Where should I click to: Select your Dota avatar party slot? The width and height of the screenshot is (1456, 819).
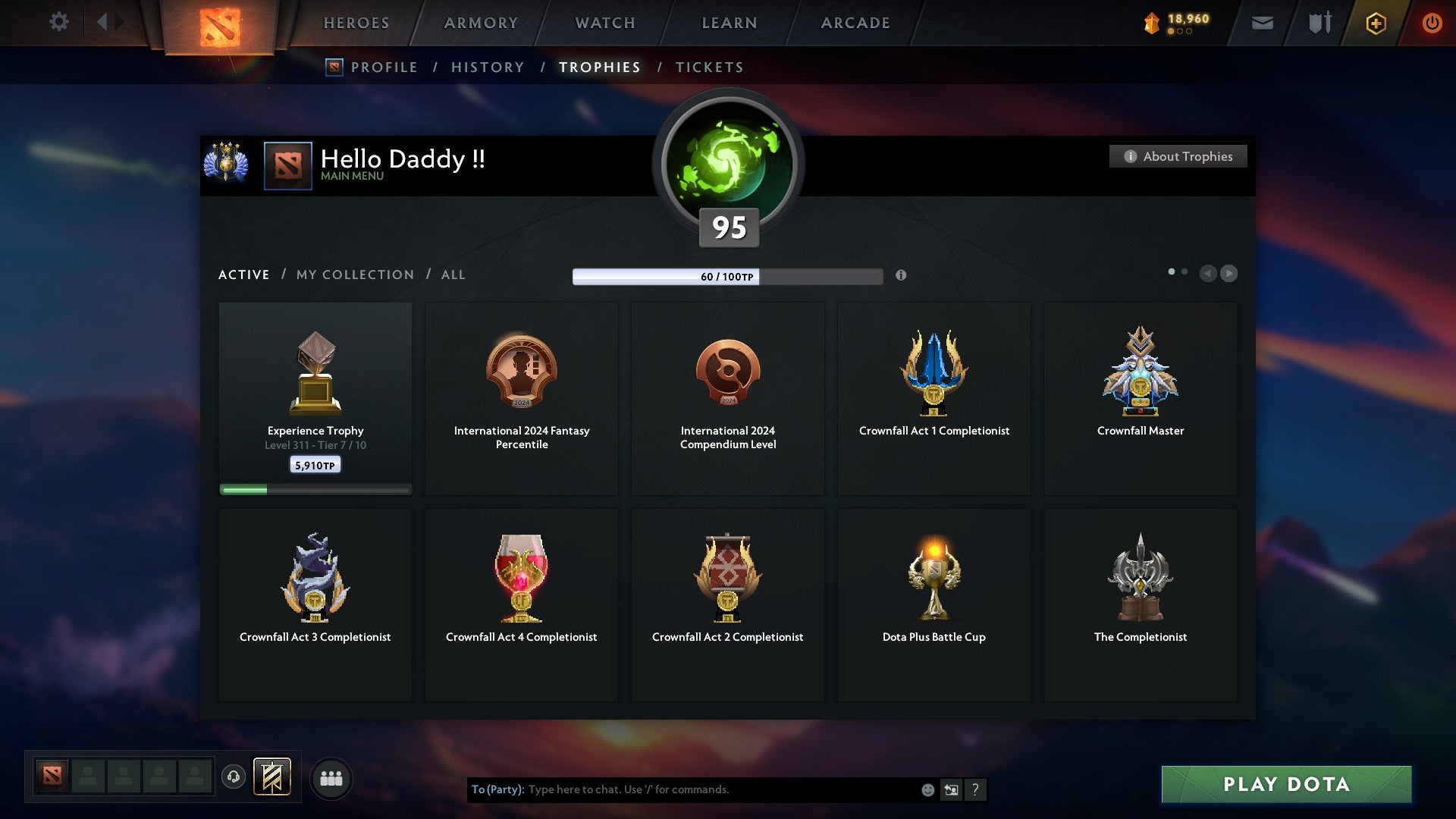(x=51, y=777)
